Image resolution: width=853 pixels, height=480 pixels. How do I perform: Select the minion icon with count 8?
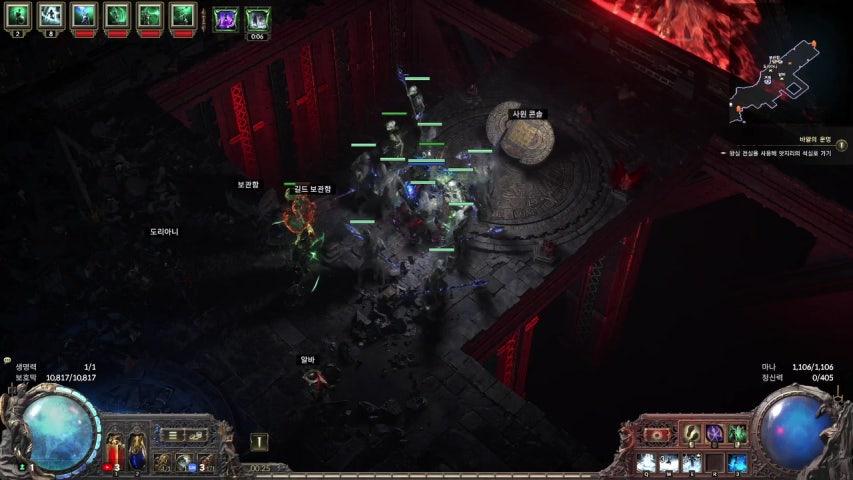click(51, 15)
